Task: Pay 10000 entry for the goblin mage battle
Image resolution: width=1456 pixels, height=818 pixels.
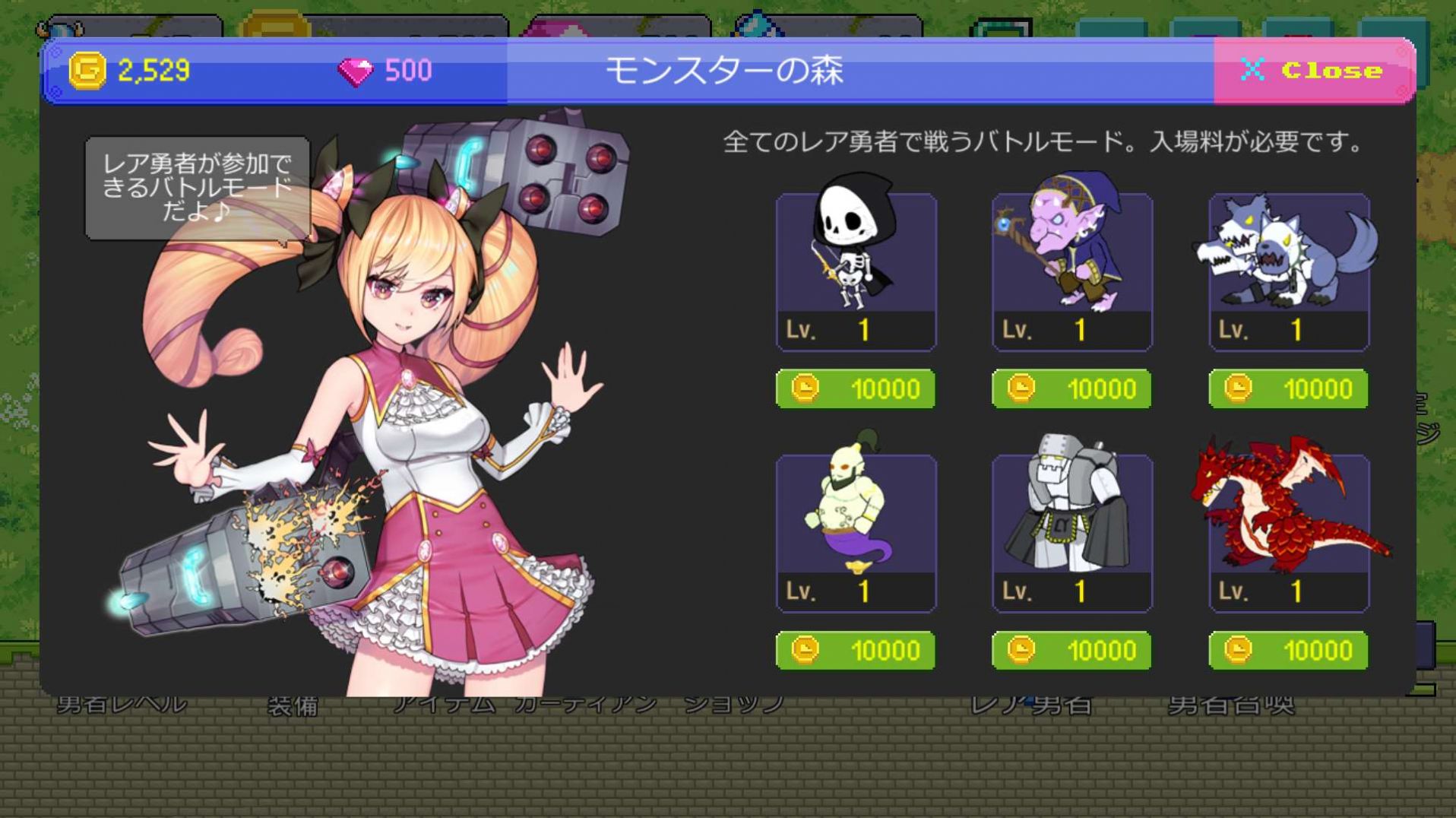Action: coord(1071,388)
